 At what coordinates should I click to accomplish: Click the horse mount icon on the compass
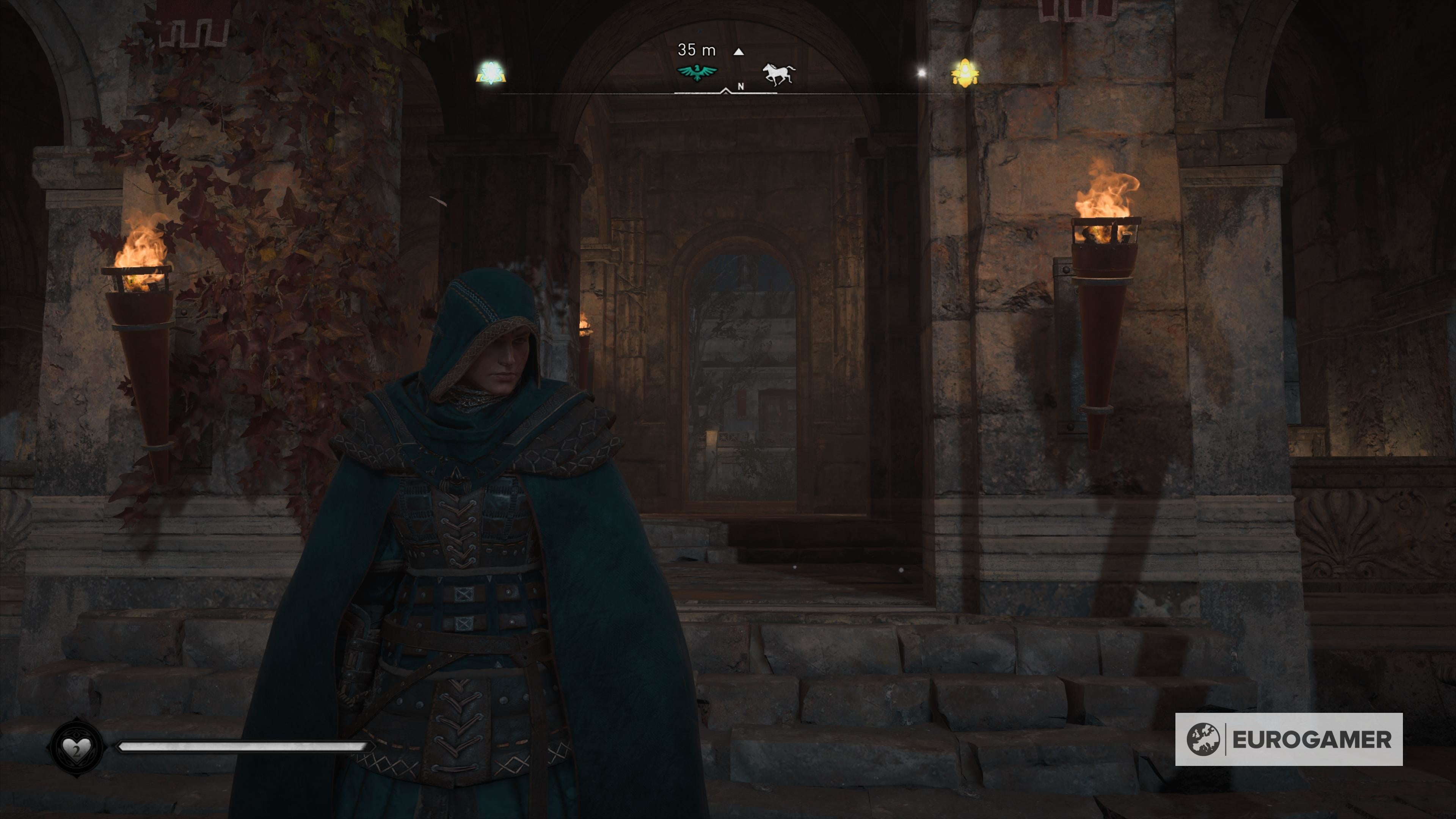click(x=778, y=72)
